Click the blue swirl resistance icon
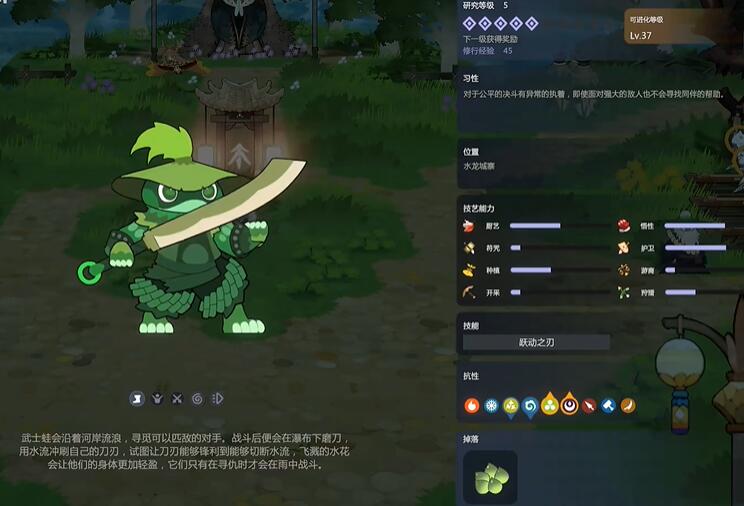The image size is (744, 506). pyautogui.click(x=530, y=405)
